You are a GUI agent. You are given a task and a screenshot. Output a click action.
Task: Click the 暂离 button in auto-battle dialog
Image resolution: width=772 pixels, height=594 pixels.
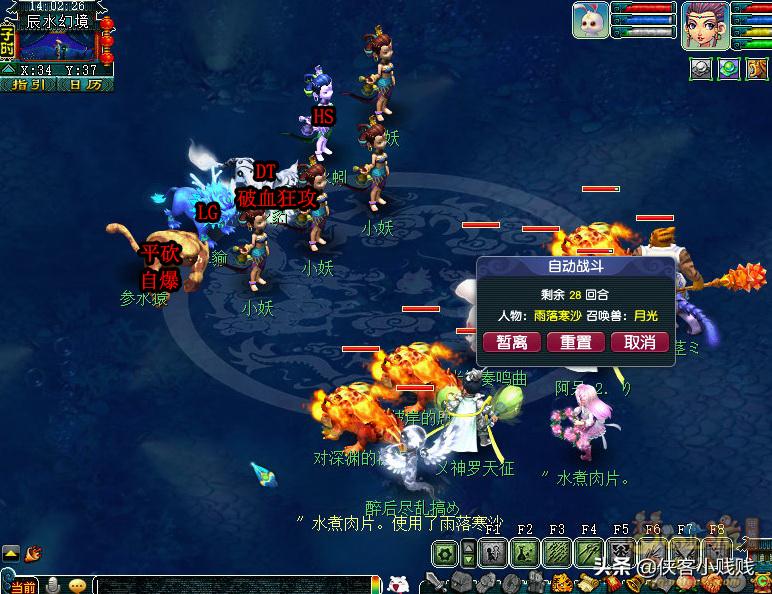[512, 342]
